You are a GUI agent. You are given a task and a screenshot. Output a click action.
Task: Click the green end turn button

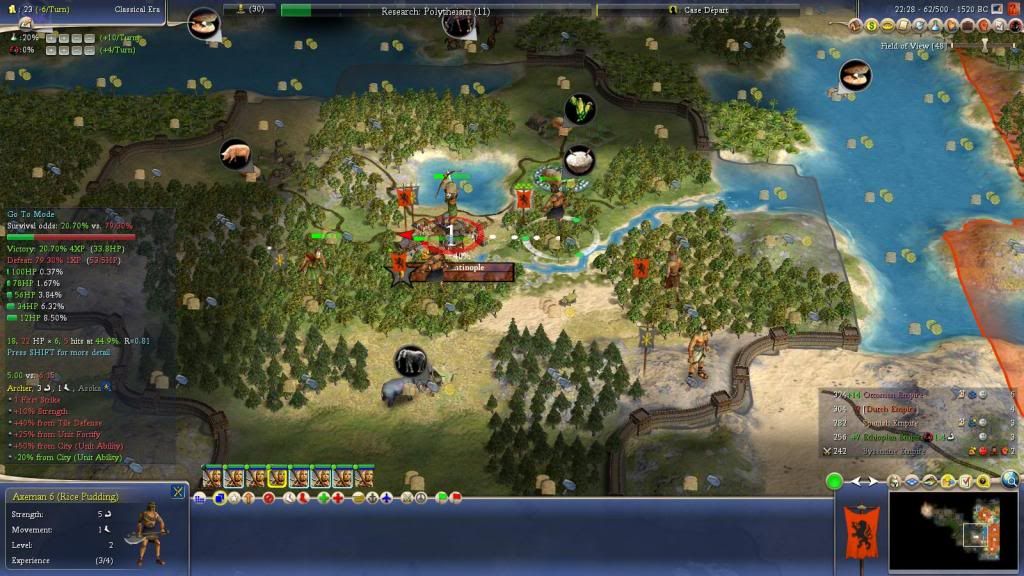[x=834, y=482]
